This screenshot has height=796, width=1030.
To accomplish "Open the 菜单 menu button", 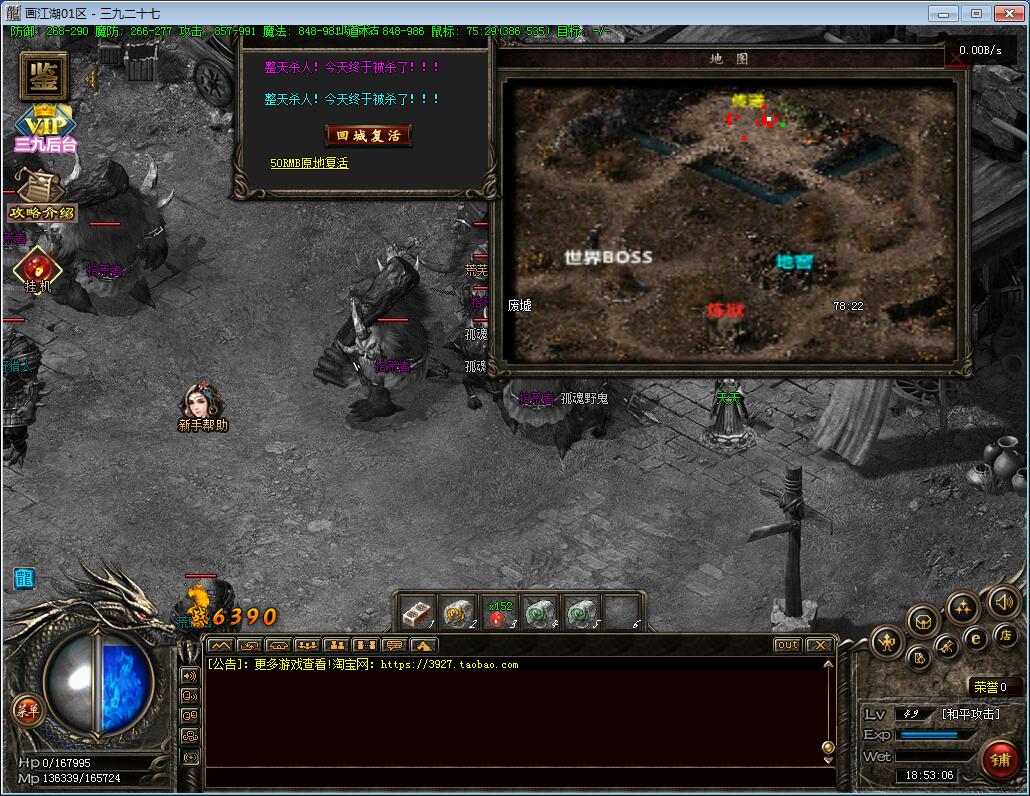I will [28, 710].
